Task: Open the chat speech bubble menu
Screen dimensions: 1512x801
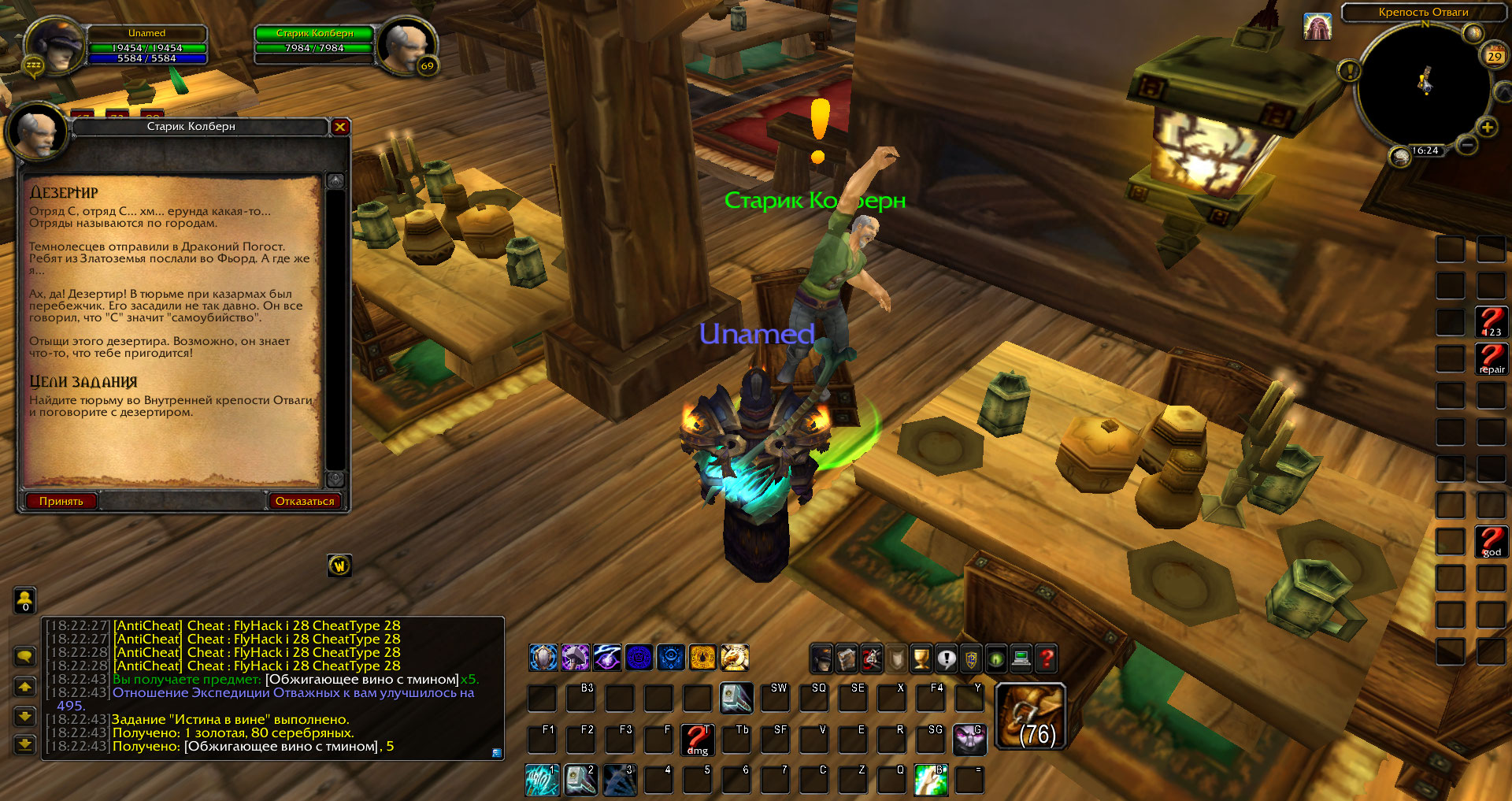Action: (24, 656)
